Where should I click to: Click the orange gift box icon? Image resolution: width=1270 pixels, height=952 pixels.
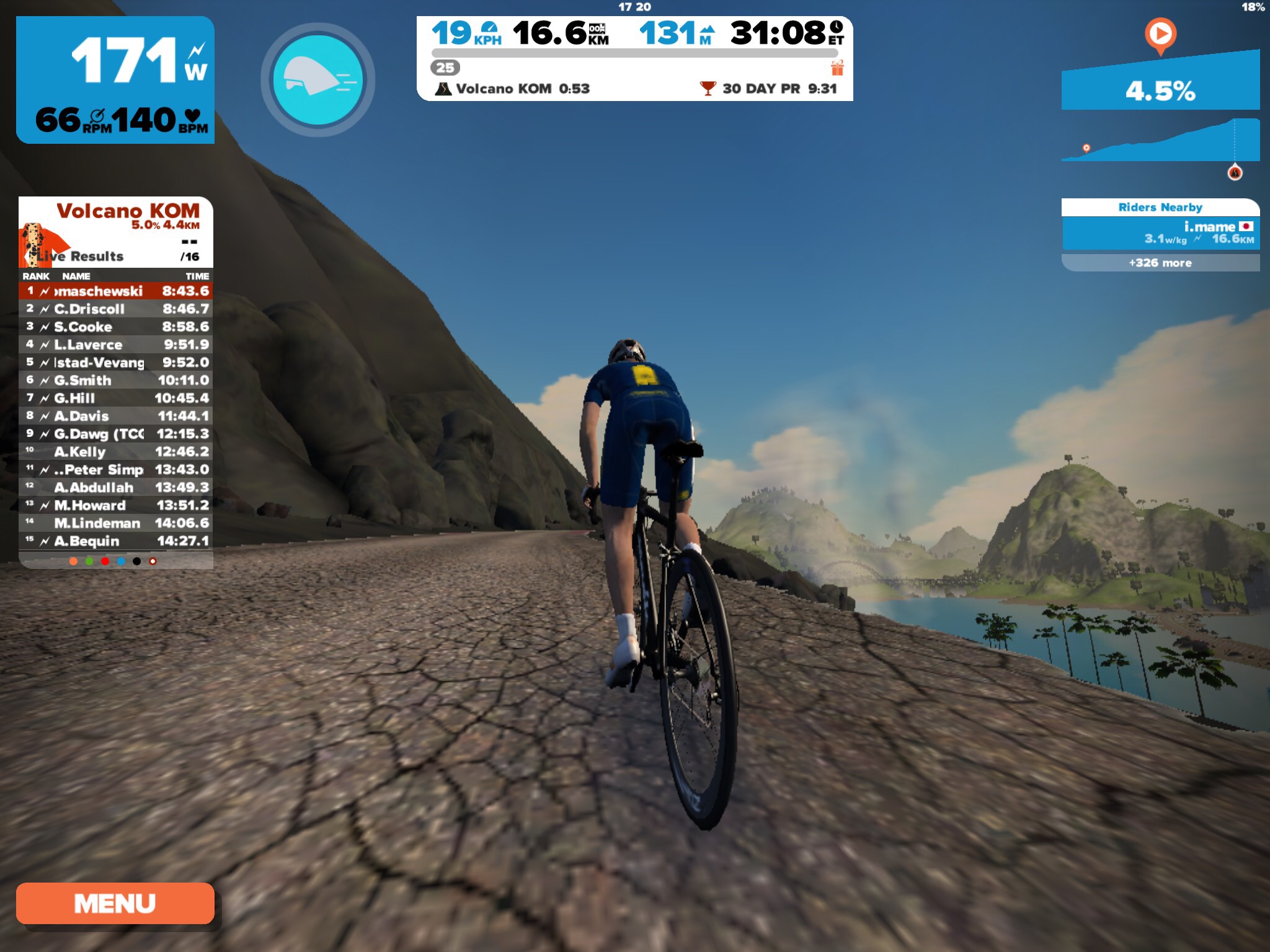(837, 68)
